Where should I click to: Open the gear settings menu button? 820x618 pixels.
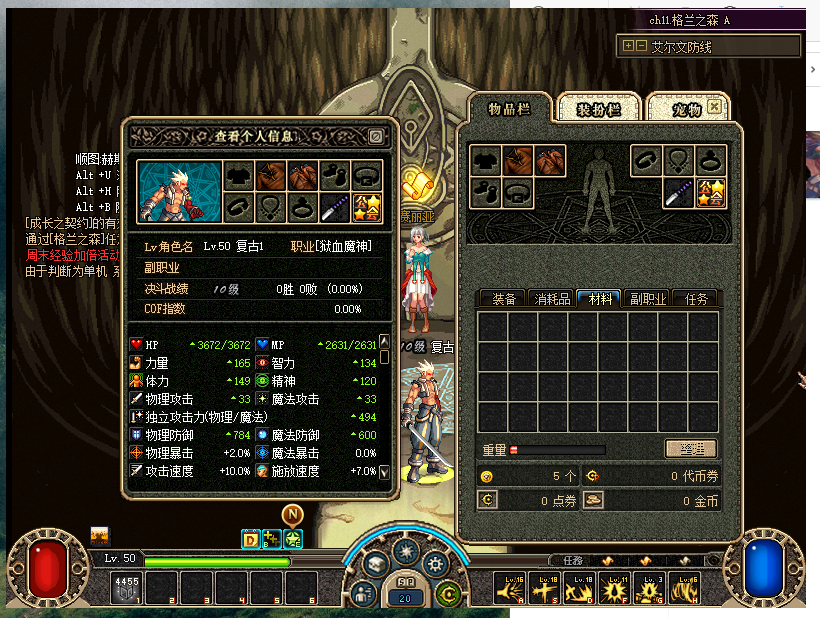[x=436, y=563]
